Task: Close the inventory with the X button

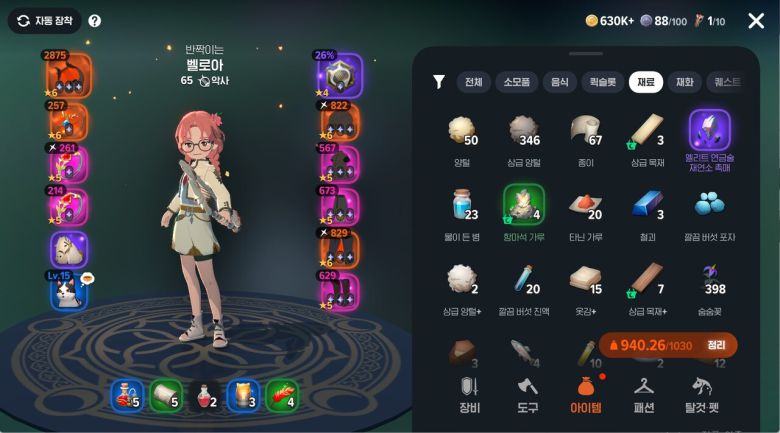Action: [x=756, y=21]
